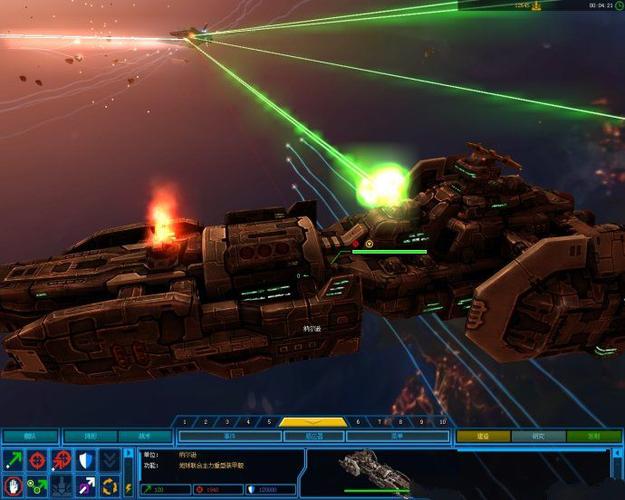Activate the orange circular arrows command
The height and width of the screenshot is (500, 625).
coord(109,486)
